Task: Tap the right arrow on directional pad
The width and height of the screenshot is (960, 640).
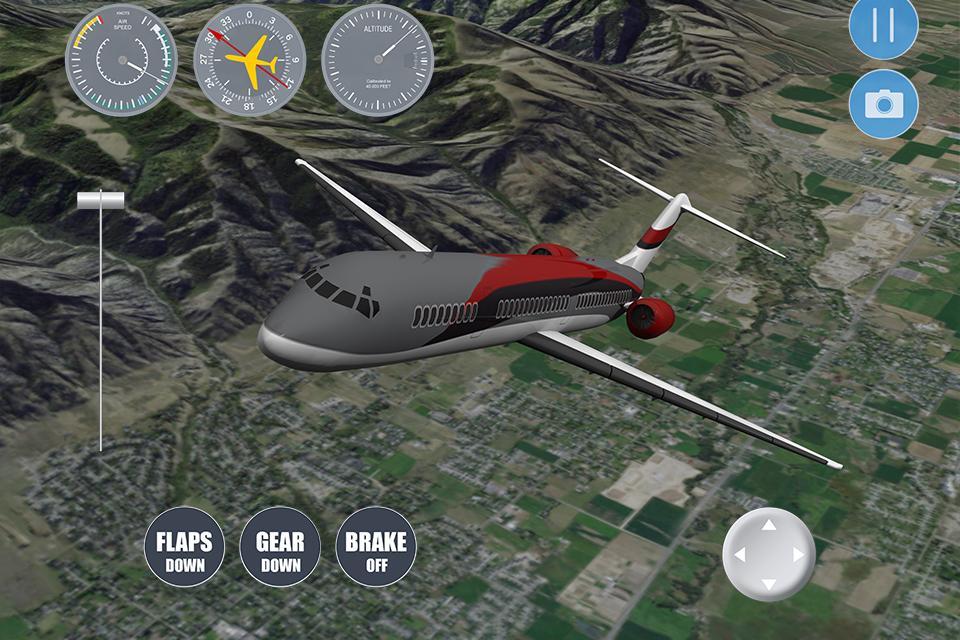Action: coord(799,555)
